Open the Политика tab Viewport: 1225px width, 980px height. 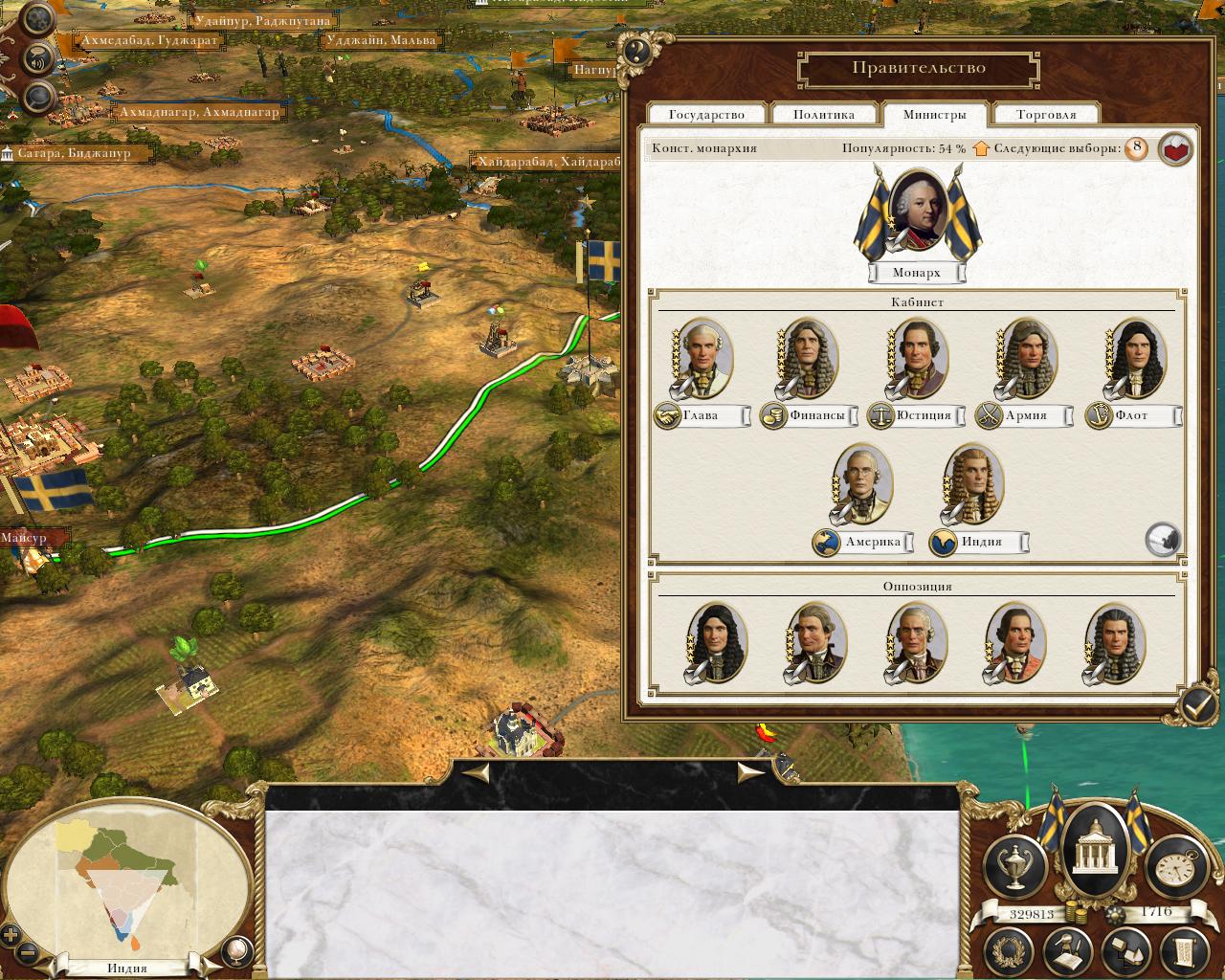824,115
